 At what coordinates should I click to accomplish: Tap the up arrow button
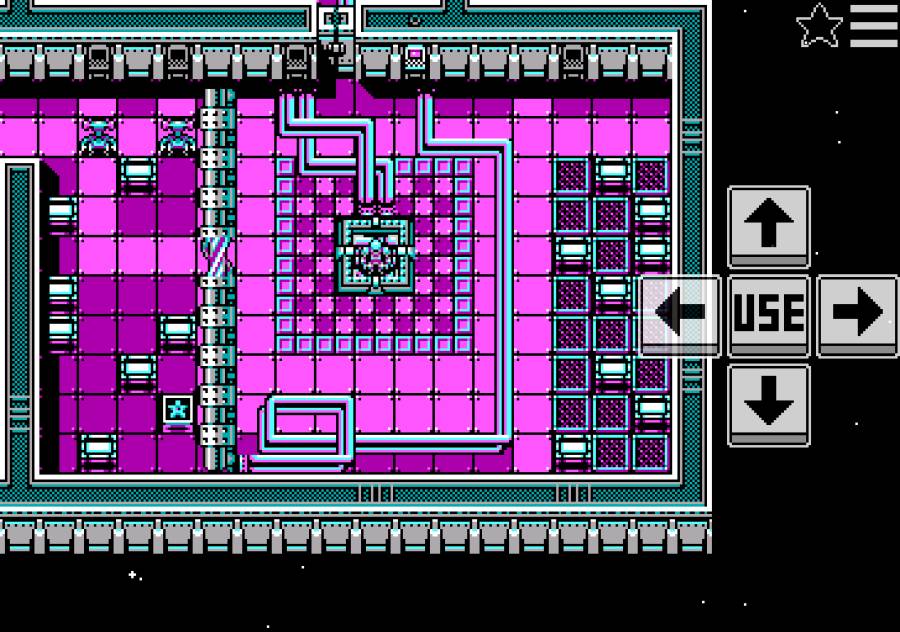768,226
